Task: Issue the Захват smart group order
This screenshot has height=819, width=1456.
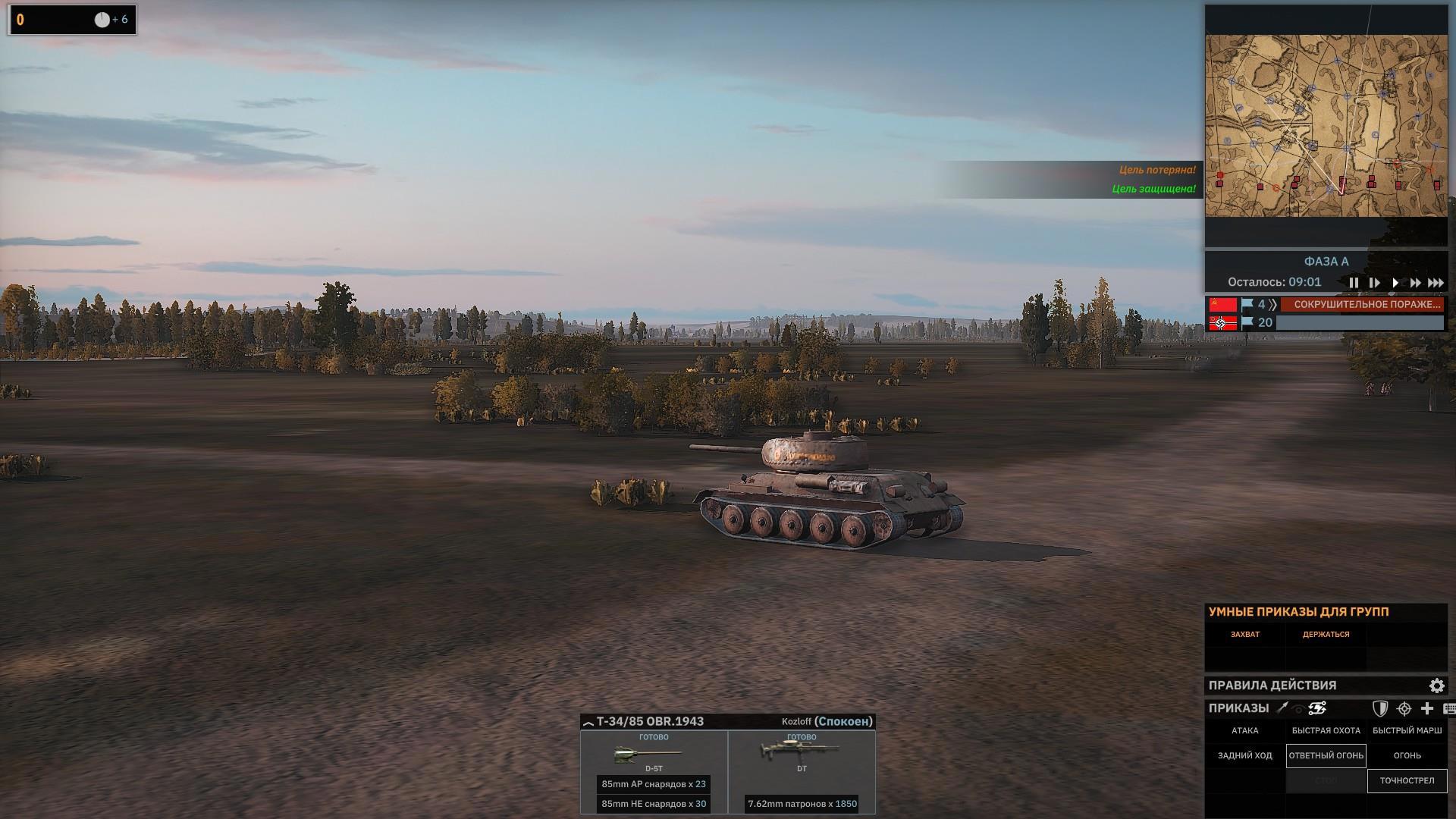Action: point(1244,635)
